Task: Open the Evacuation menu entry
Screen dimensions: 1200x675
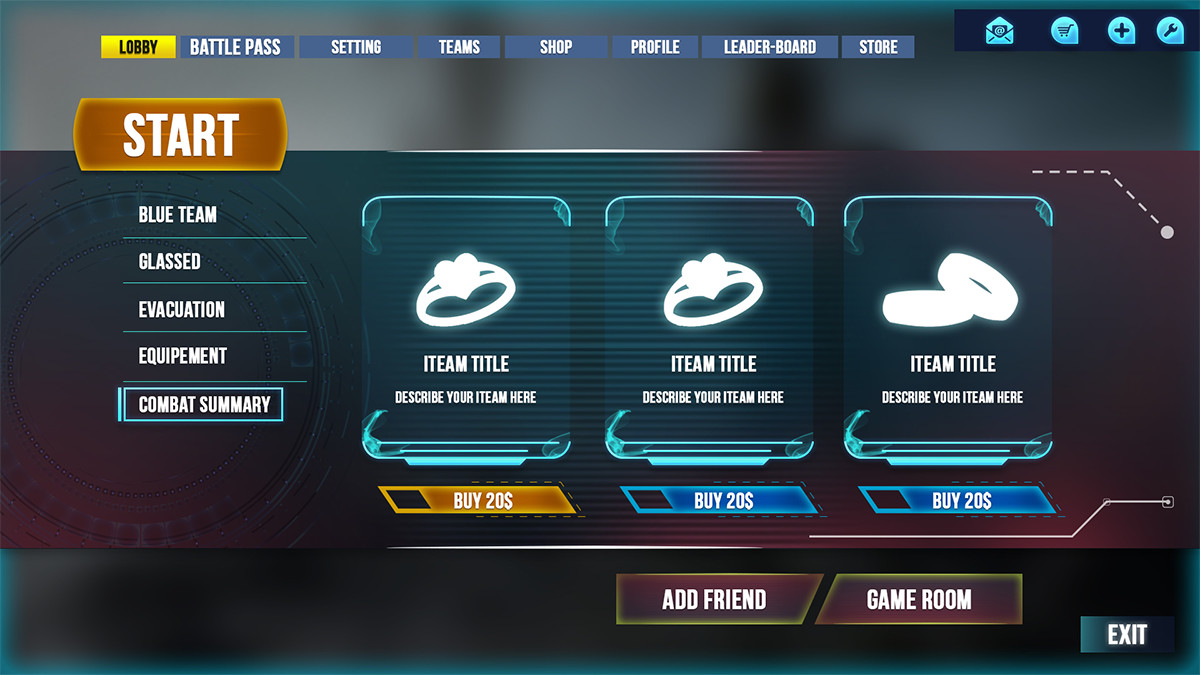Action: 182,310
